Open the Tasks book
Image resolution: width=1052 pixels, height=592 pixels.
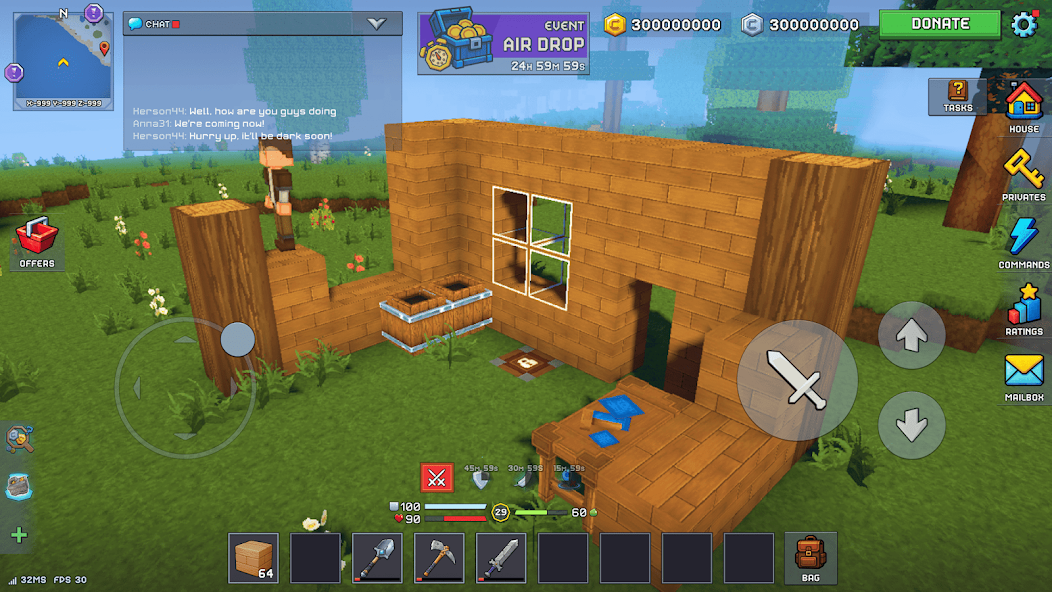point(957,95)
